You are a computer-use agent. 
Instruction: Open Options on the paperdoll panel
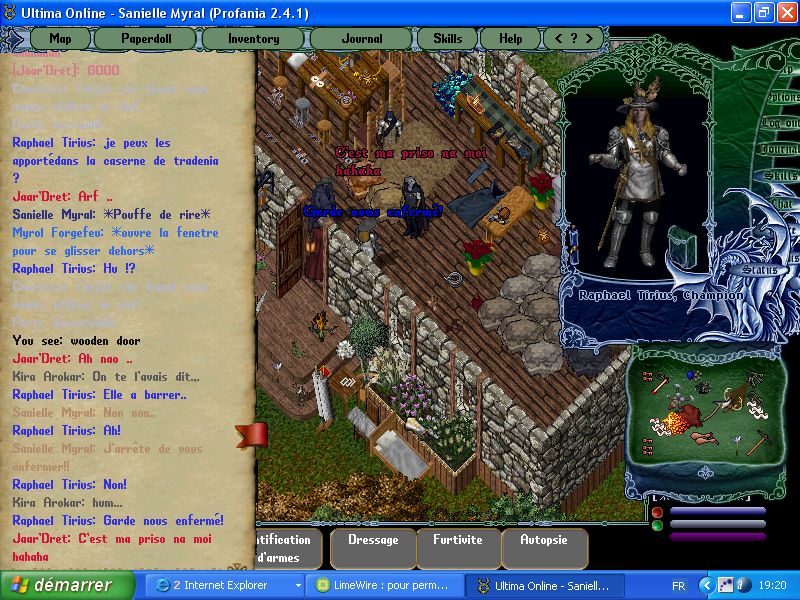coord(784,98)
